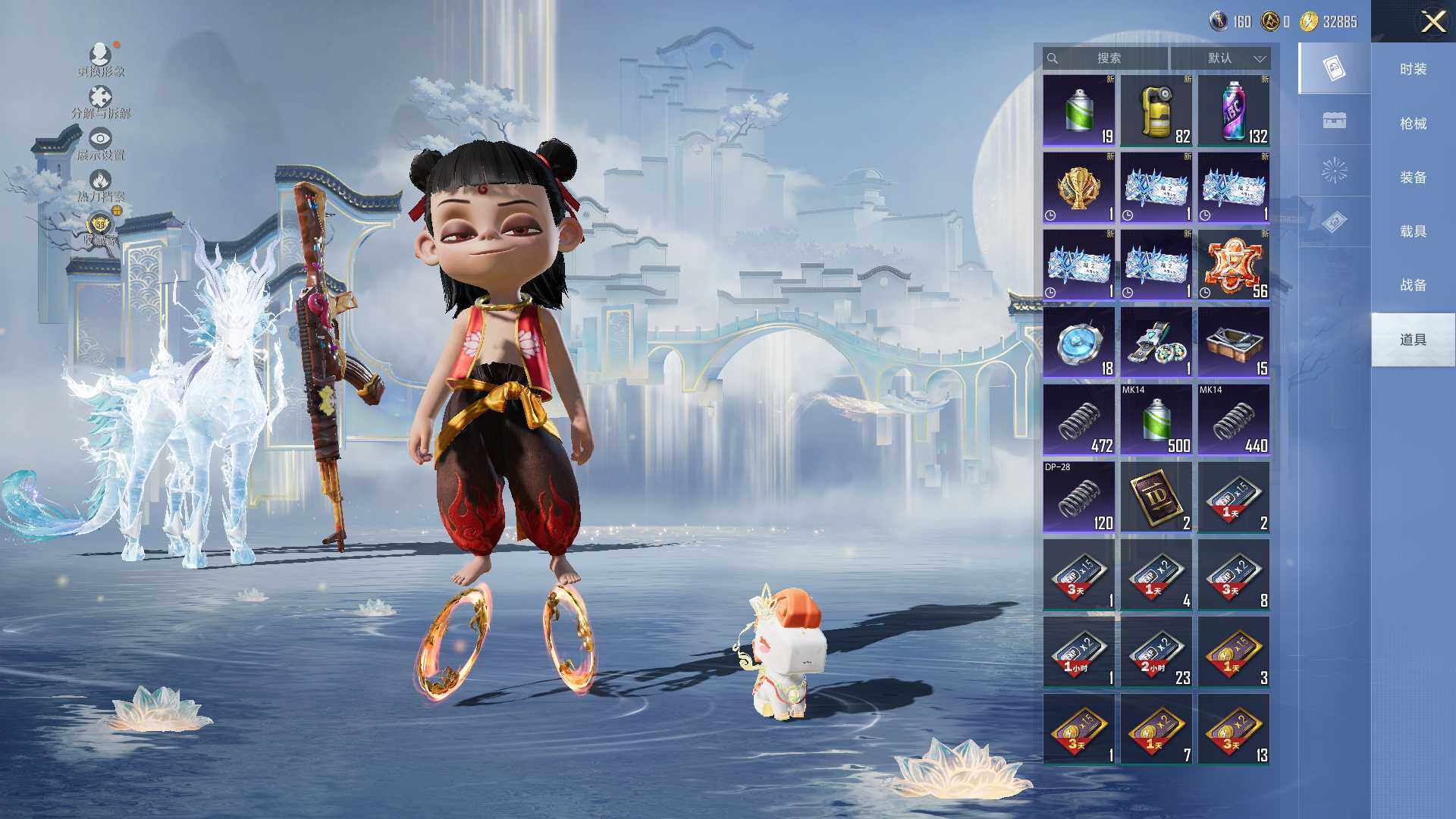The image size is (1456, 819).
Task: Go to the 载具 vehicles tab
Action: [x=1413, y=231]
